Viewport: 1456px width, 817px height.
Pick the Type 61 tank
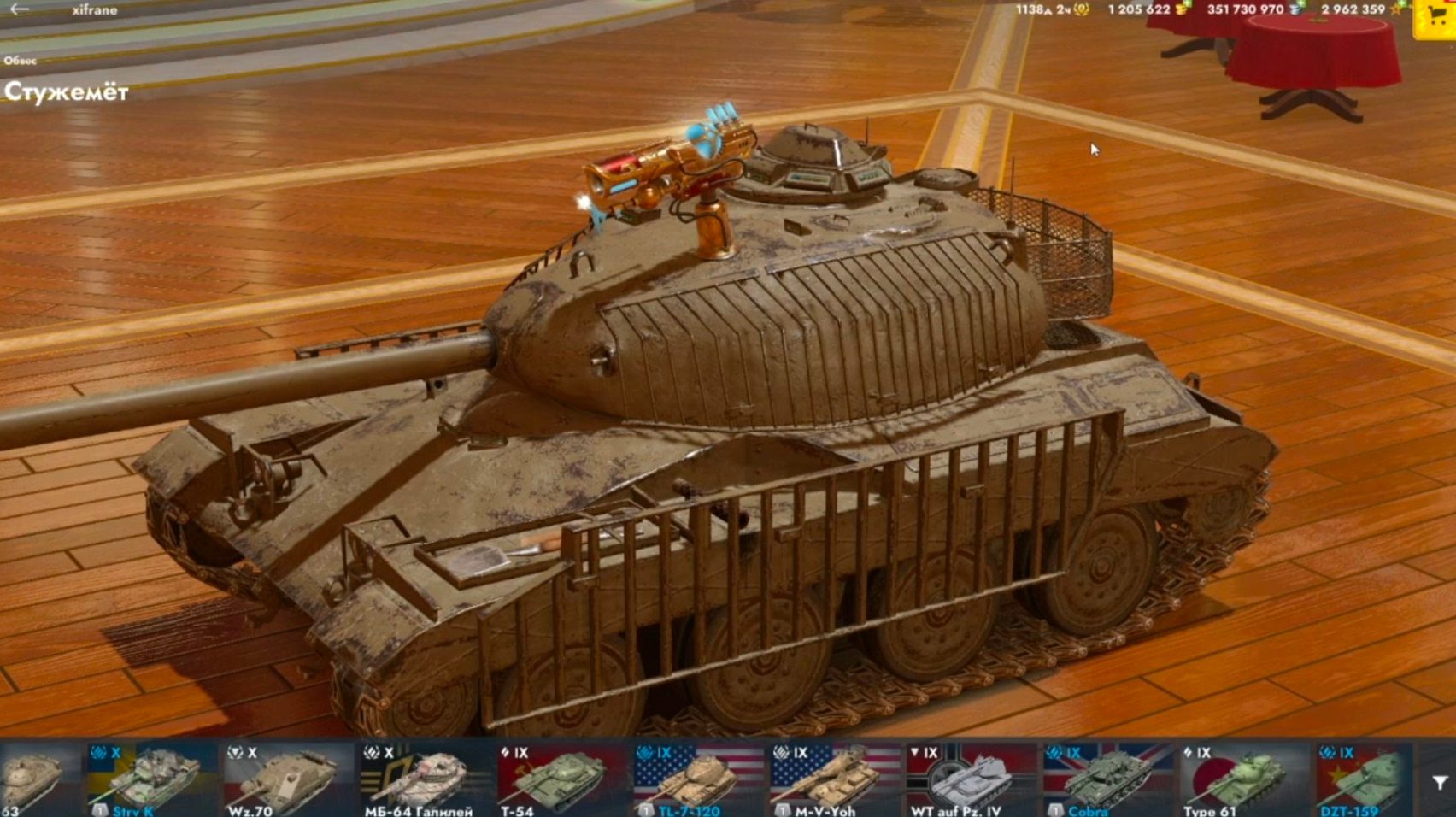[x=1244, y=779]
